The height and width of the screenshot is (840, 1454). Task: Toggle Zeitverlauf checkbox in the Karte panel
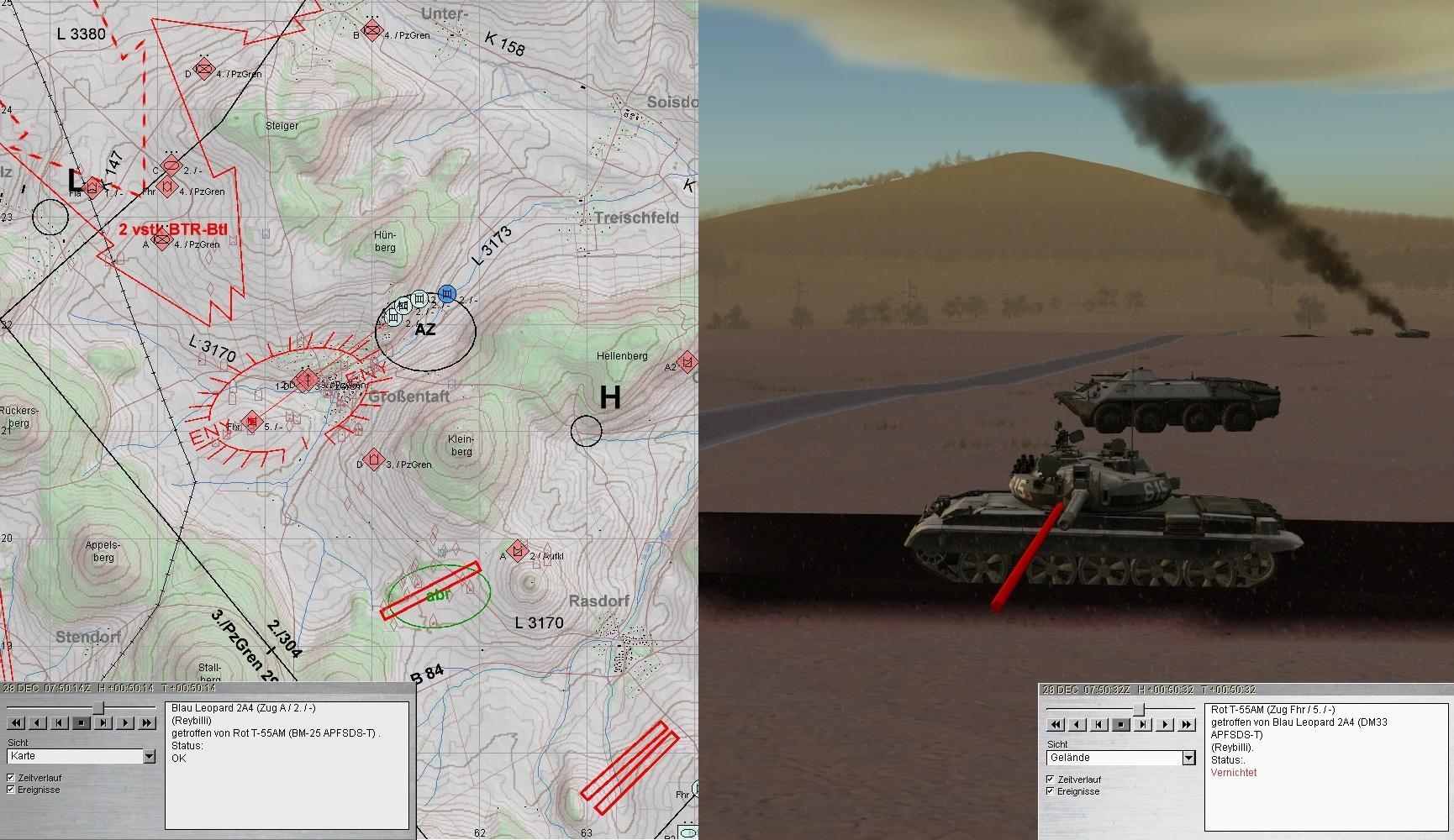[x=11, y=778]
